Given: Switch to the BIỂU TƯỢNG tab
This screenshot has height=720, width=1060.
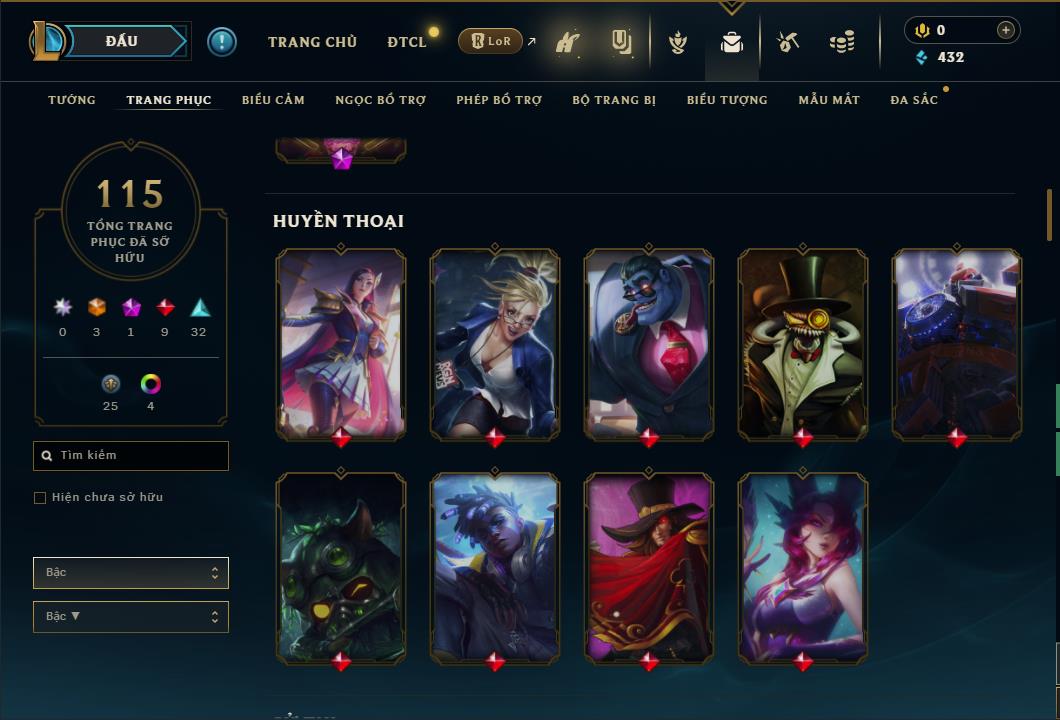Looking at the screenshot, I should (727, 100).
